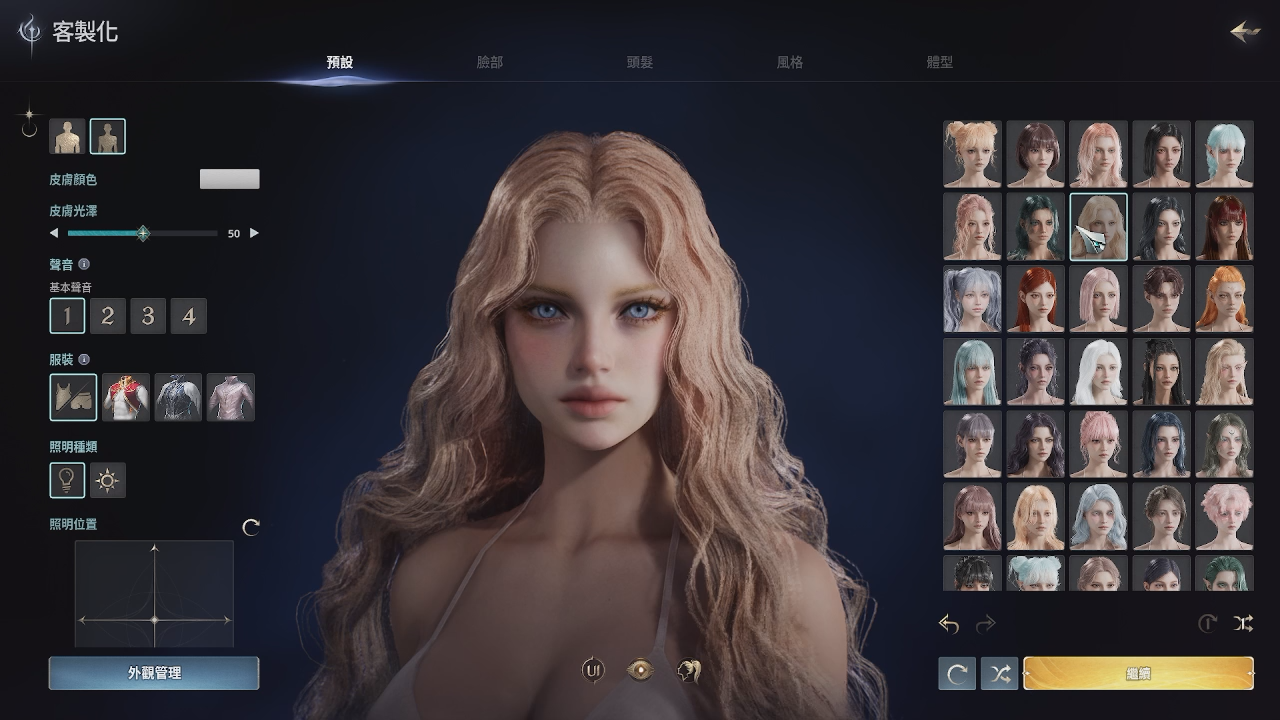Select the male body model thumbnail
The width and height of the screenshot is (1280, 720).
pos(67,136)
